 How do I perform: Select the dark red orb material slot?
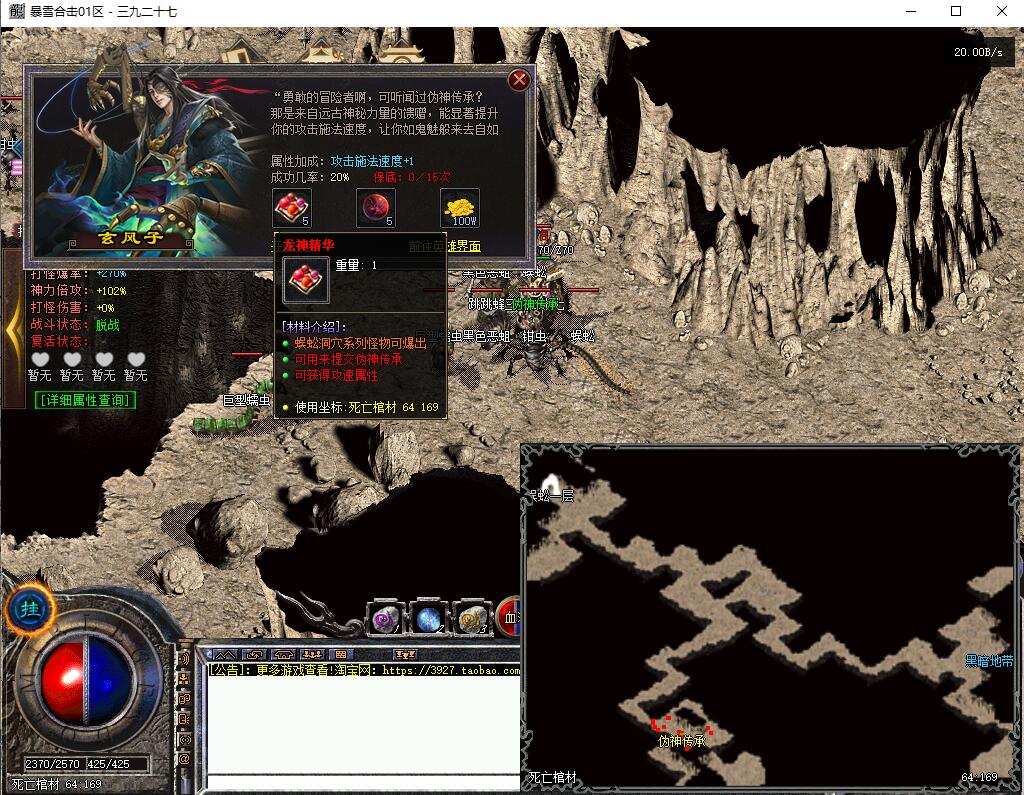pyautogui.click(x=375, y=207)
